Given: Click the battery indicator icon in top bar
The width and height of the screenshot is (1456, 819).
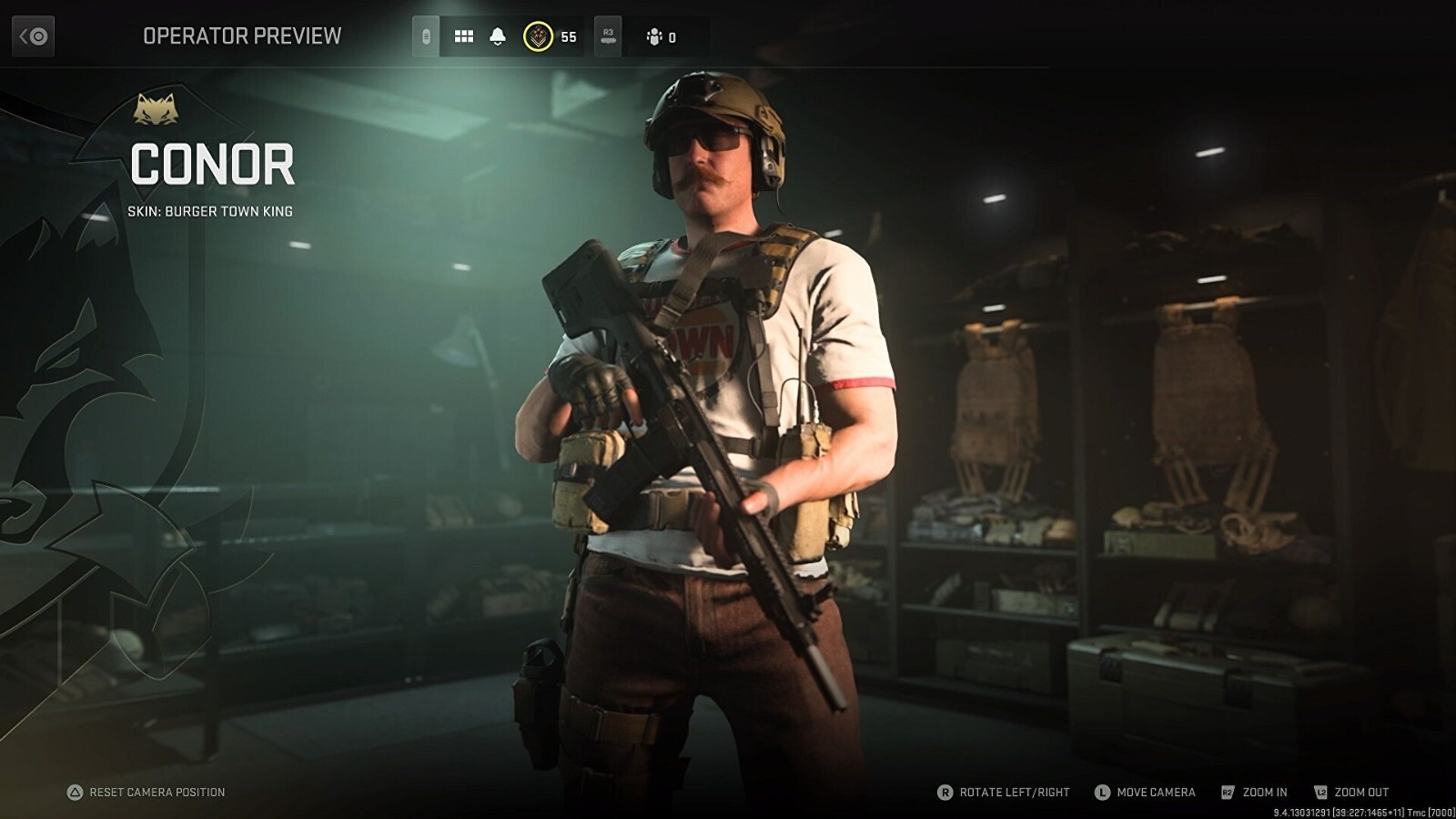Looking at the screenshot, I should 424,36.
